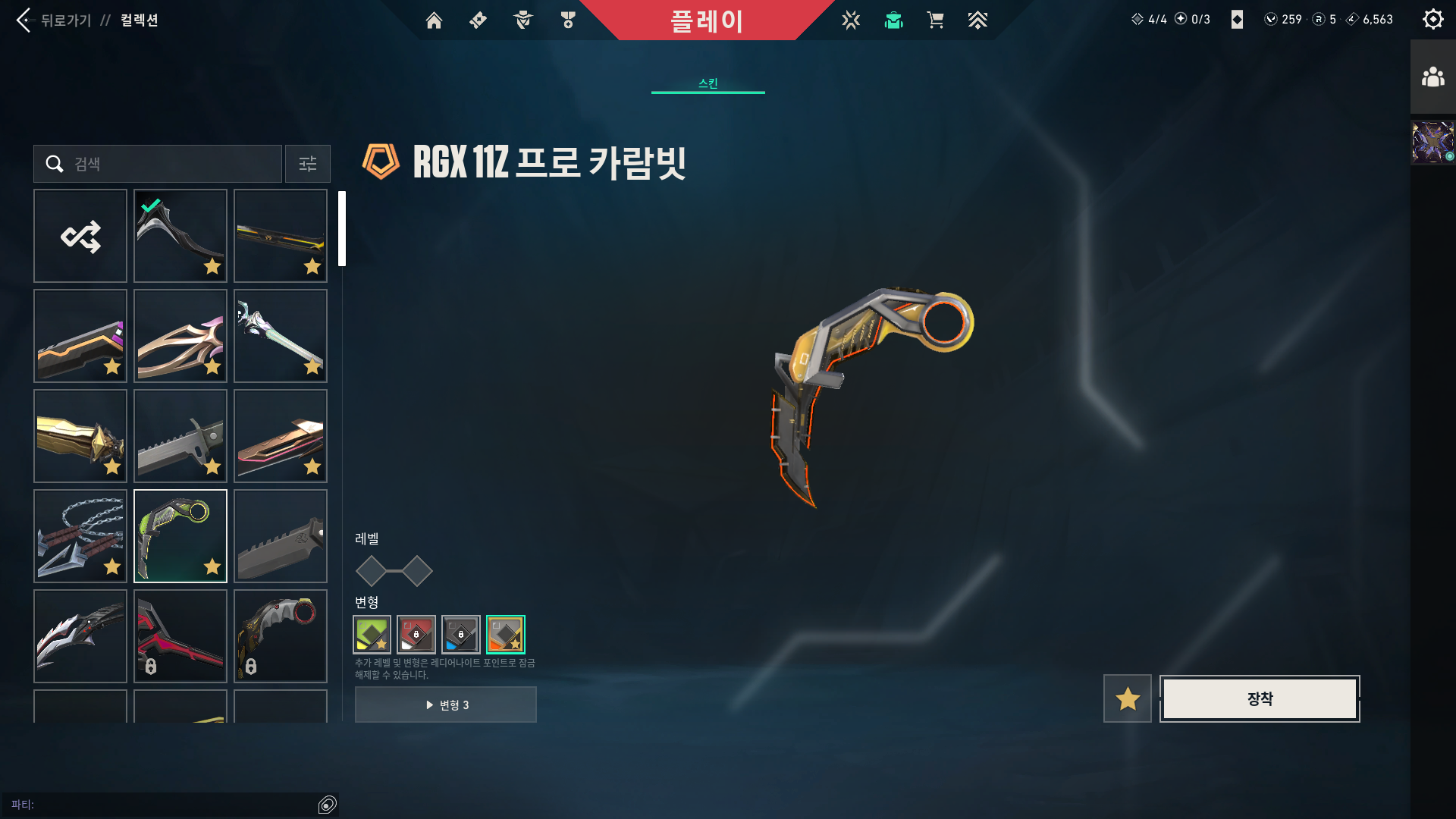1456x819 pixels.
Task: Select the Collection backpack icon
Action: coord(893,20)
